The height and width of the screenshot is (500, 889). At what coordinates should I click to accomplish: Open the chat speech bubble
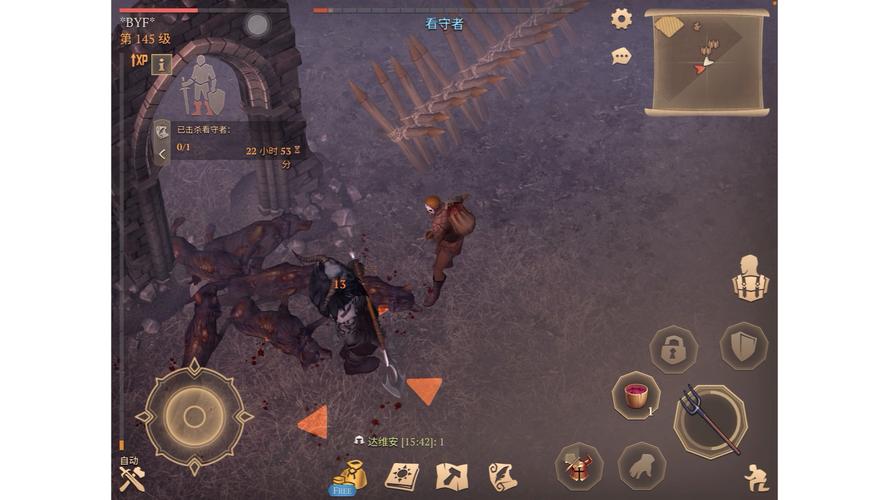(622, 56)
